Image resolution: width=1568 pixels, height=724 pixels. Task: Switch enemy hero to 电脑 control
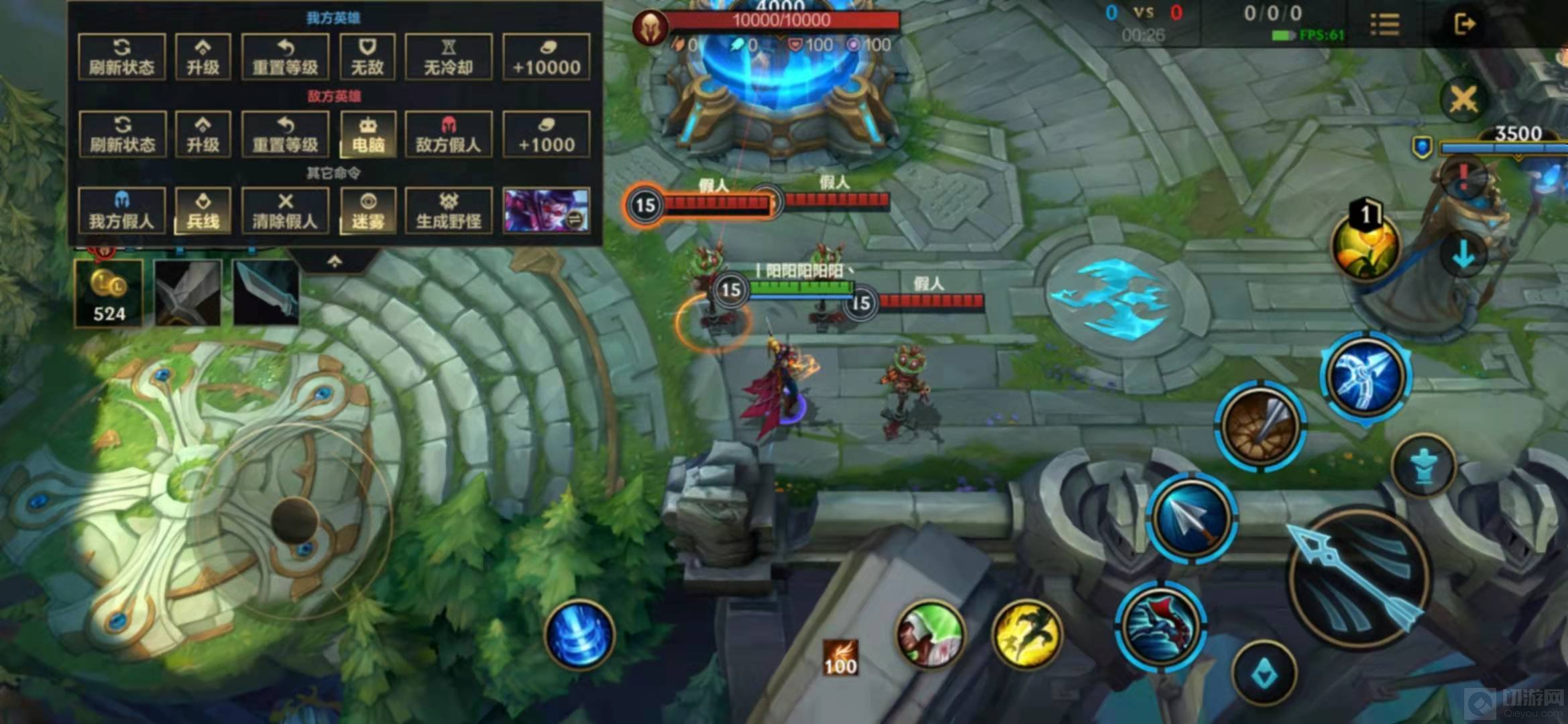[368, 134]
